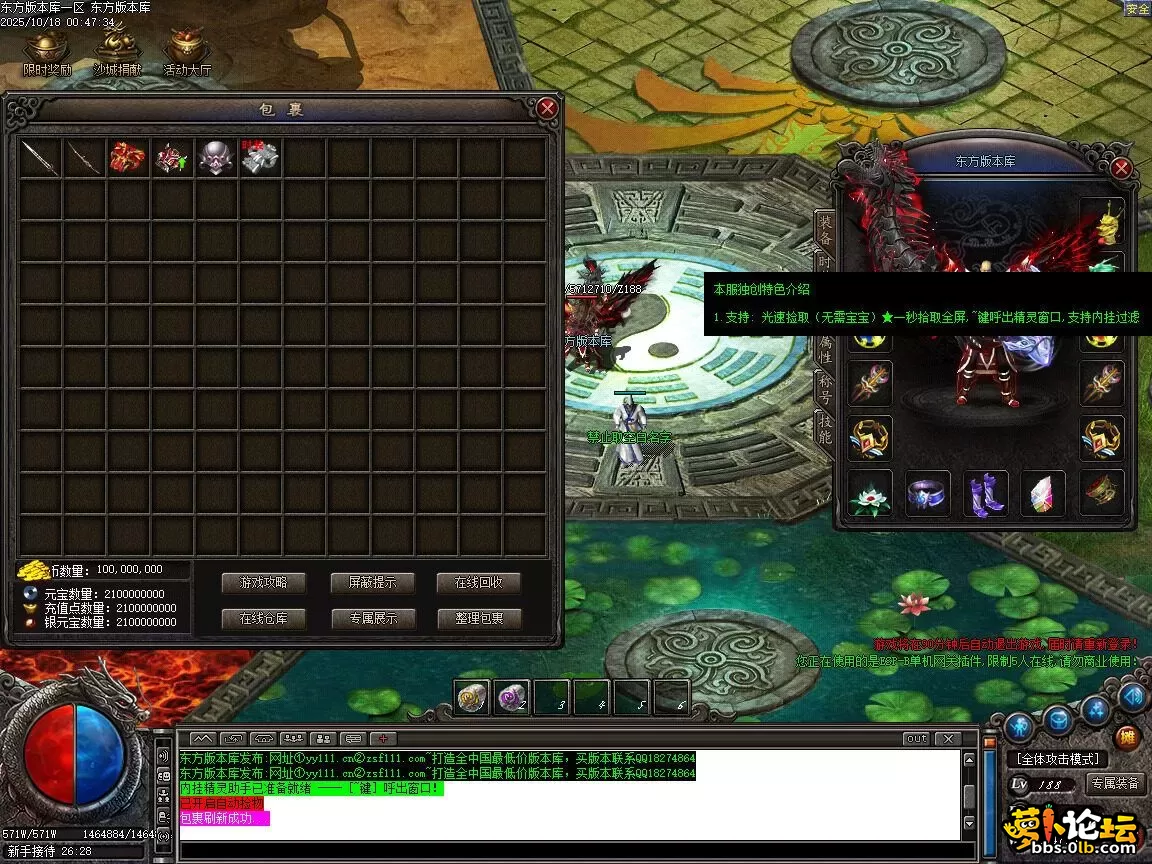
Task: Open the 沙城捐献 donation icon
Action: pos(117,52)
